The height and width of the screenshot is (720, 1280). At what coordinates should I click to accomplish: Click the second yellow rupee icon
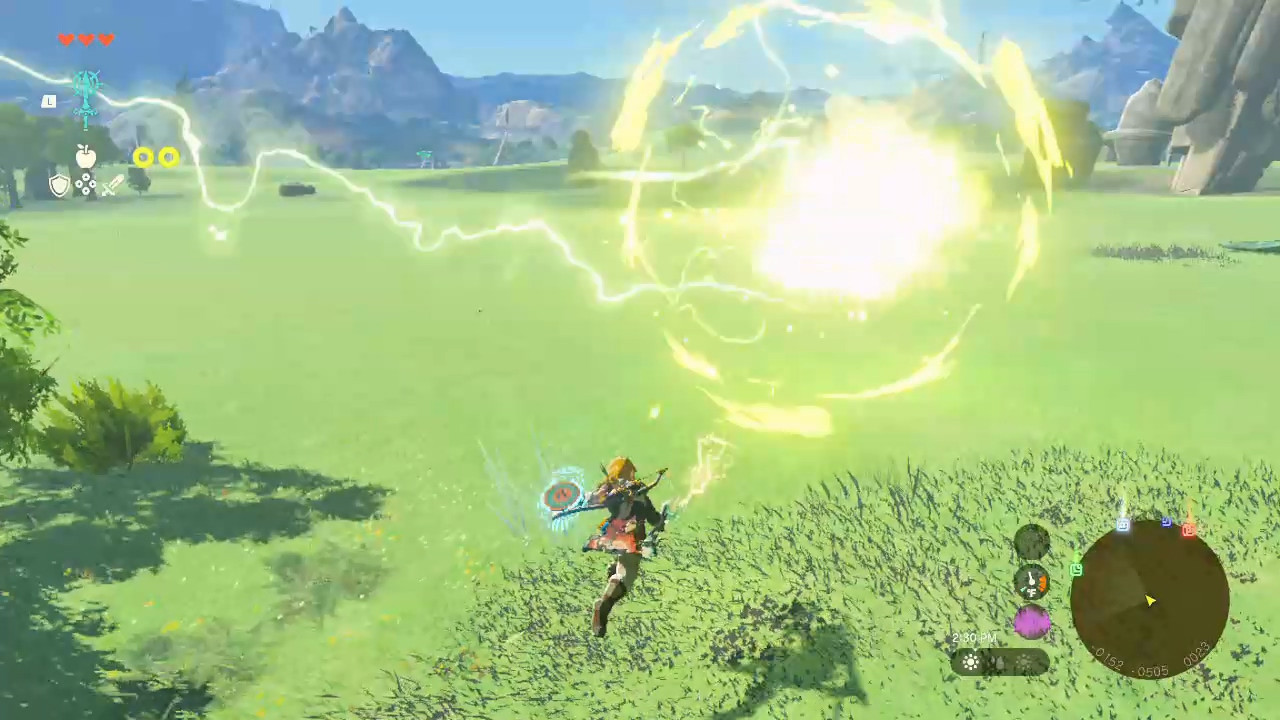point(167,157)
